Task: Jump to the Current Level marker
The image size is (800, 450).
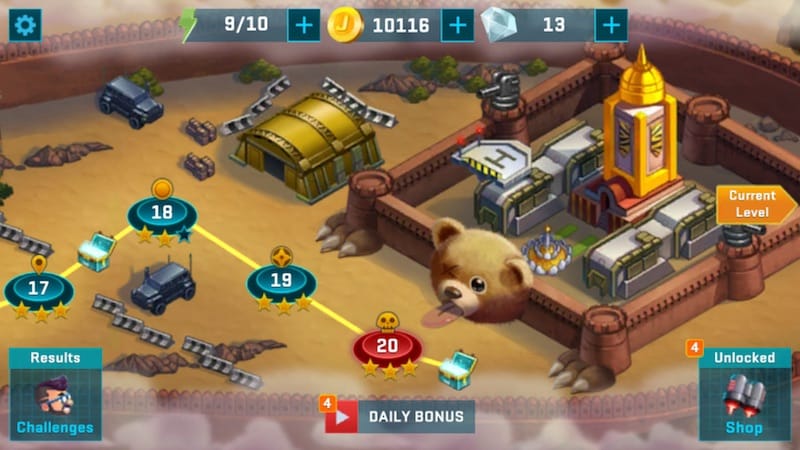Action: (x=752, y=203)
